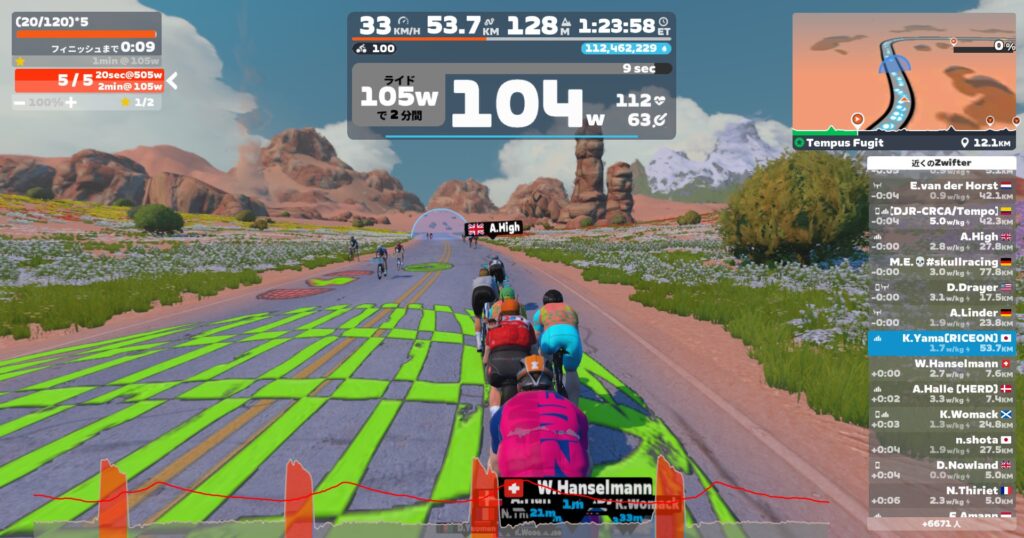Choose W.Hanselmann in the riders list
1024x538 pixels.
coord(941,369)
